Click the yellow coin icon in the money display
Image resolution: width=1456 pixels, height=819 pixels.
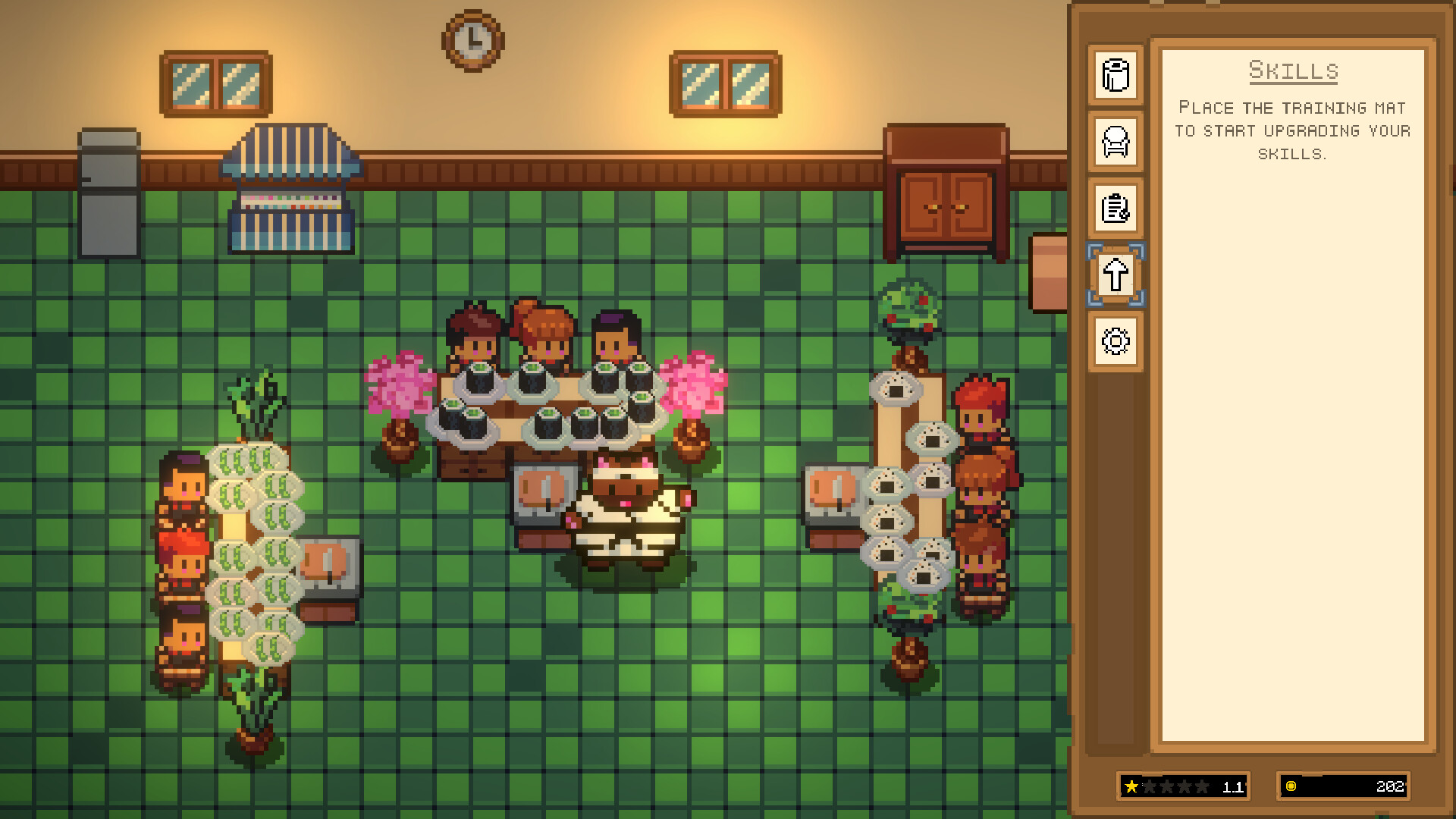[1292, 787]
